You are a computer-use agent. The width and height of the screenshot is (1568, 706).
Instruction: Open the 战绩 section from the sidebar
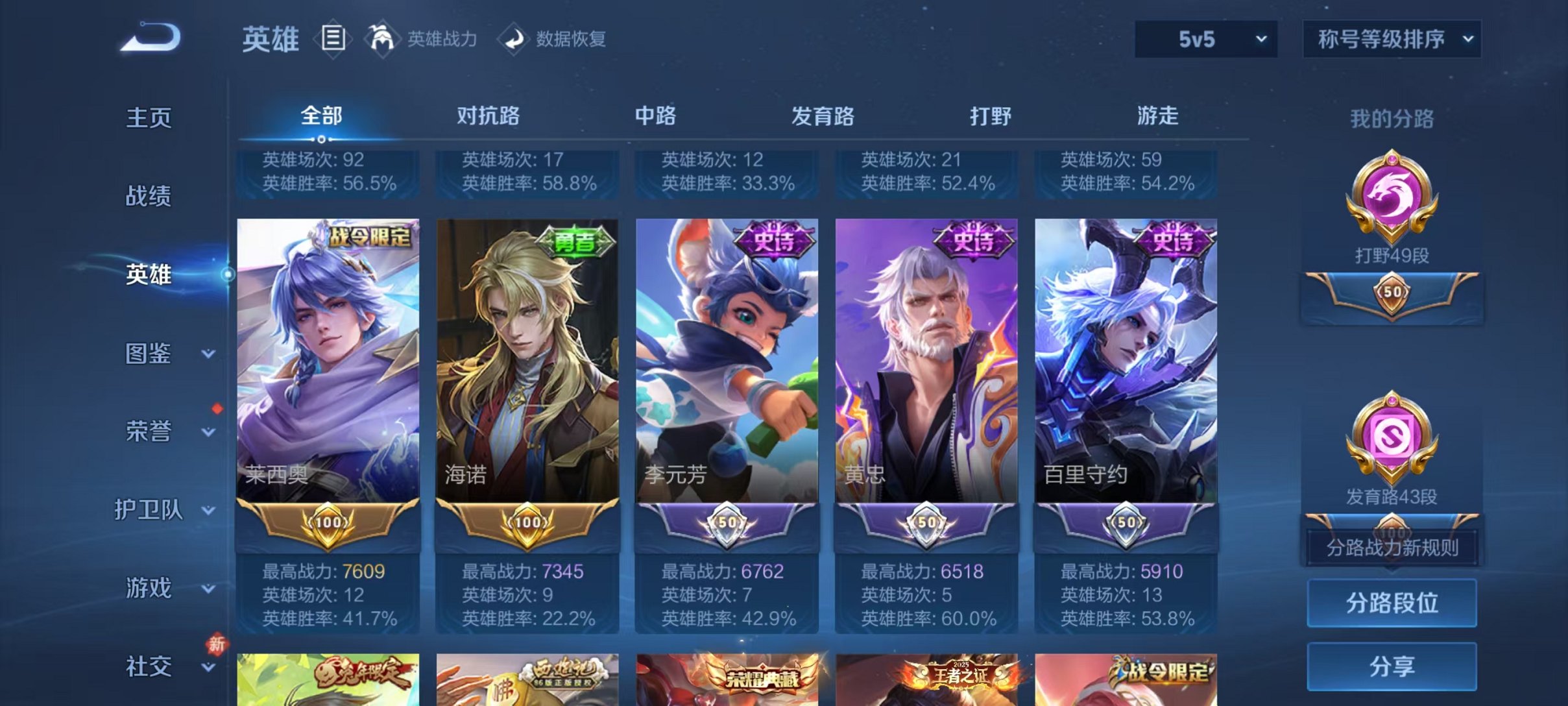click(149, 196)
